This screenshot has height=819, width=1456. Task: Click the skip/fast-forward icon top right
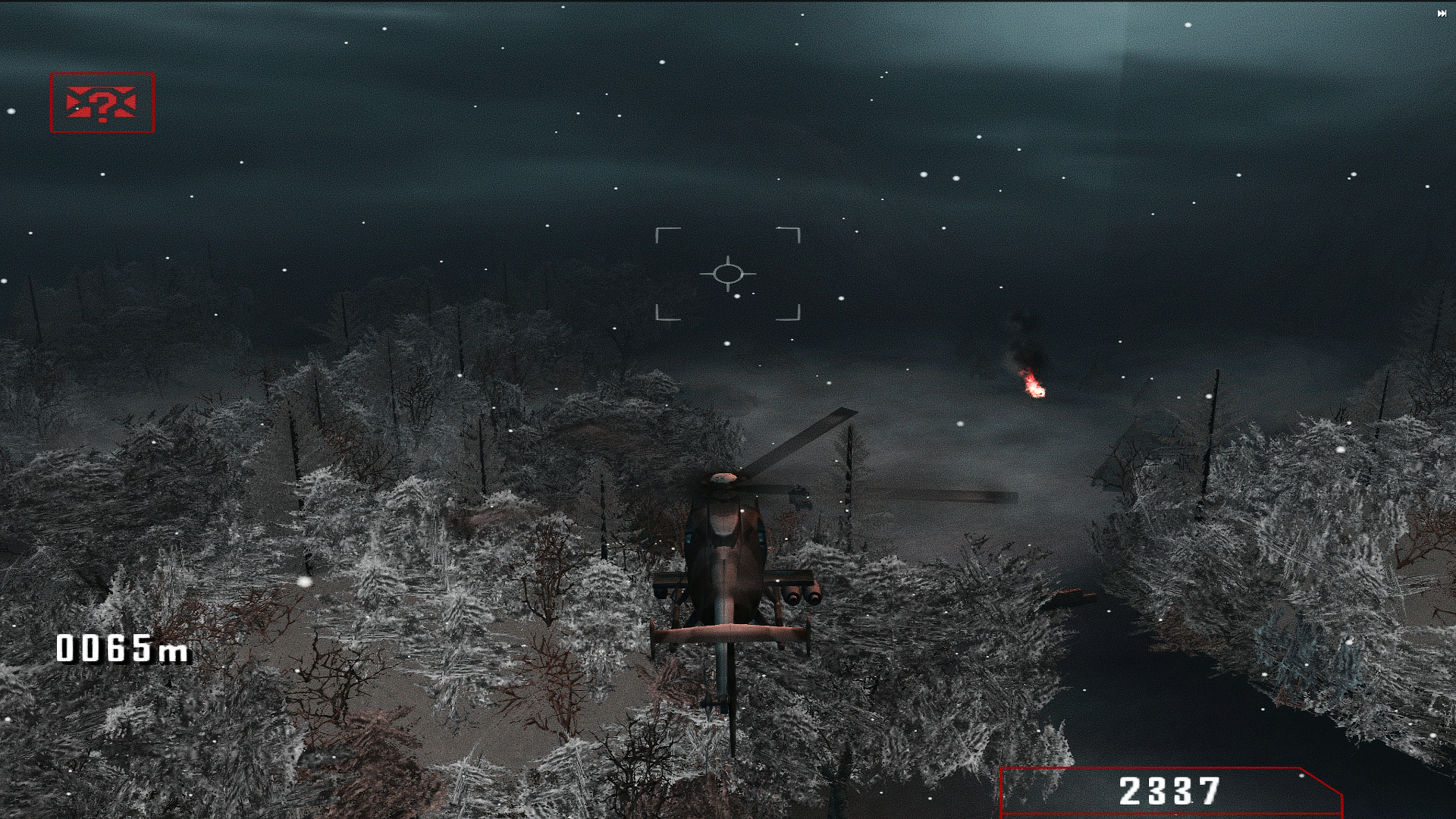[1442, 14]
